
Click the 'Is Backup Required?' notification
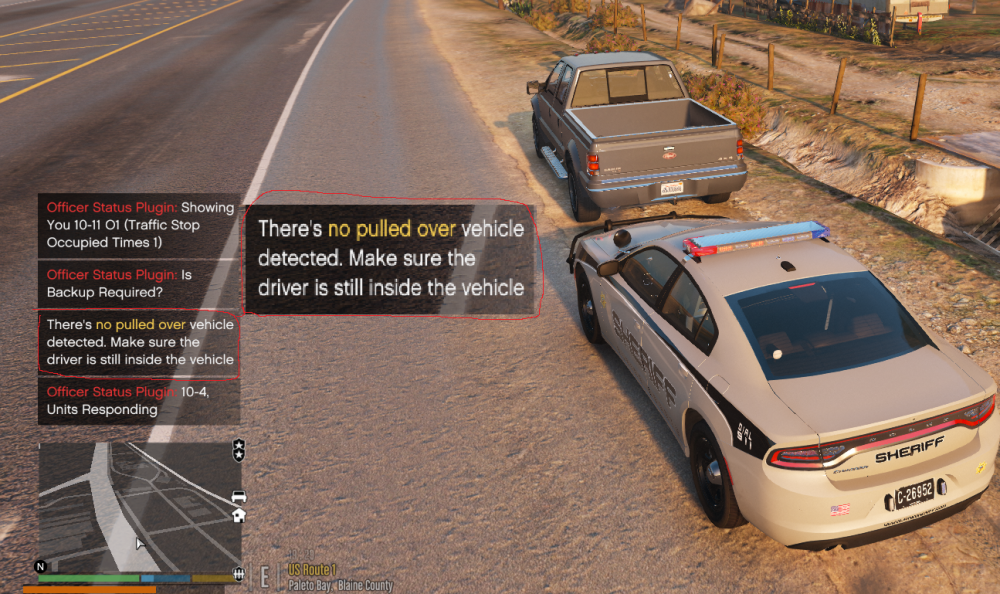[x=140, y=283]
